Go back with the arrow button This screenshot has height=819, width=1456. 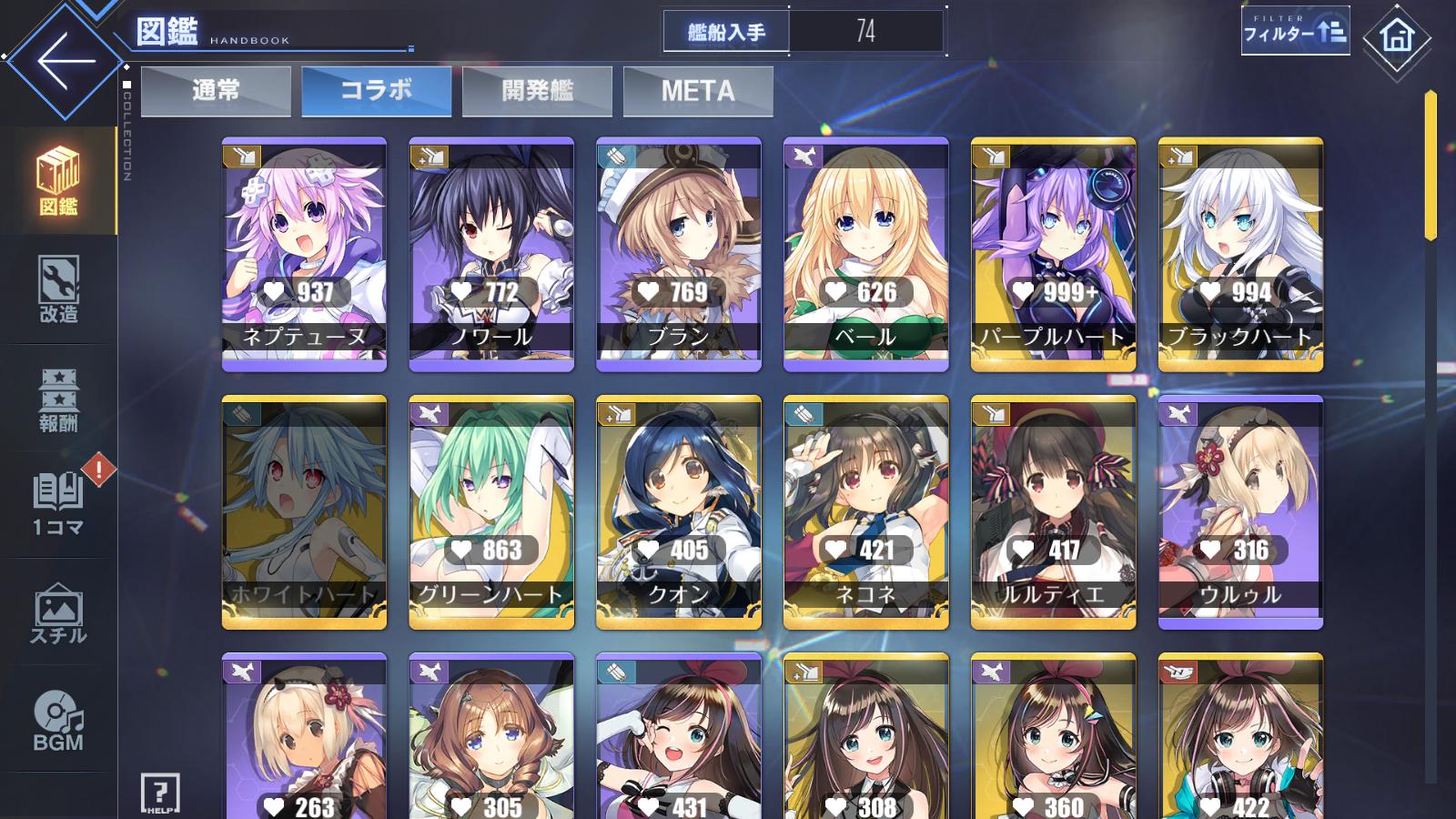[64, 61]
